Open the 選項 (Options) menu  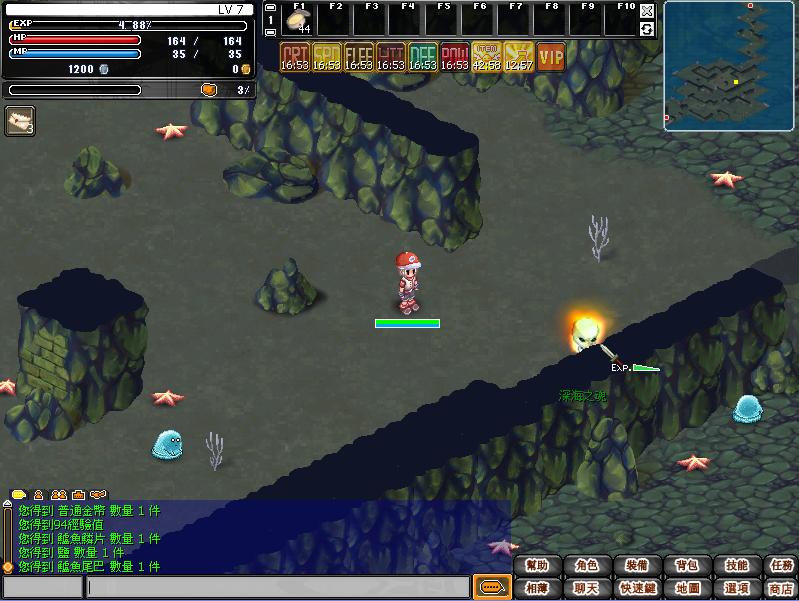tap(736, 588)
